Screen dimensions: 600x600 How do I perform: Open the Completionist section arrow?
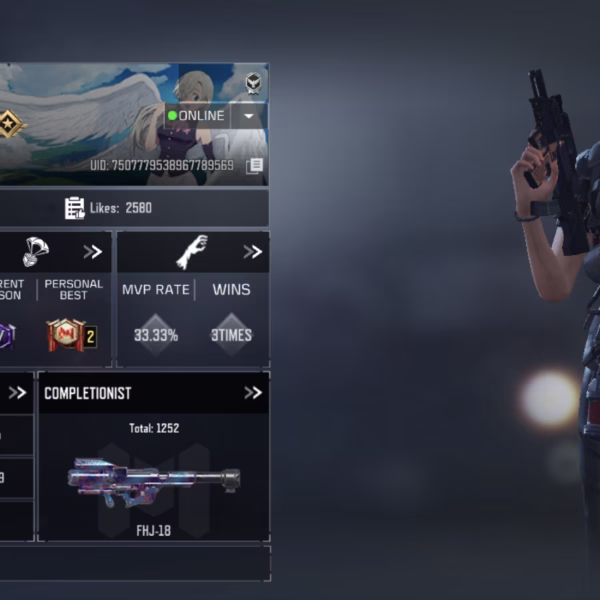(252, 393)
